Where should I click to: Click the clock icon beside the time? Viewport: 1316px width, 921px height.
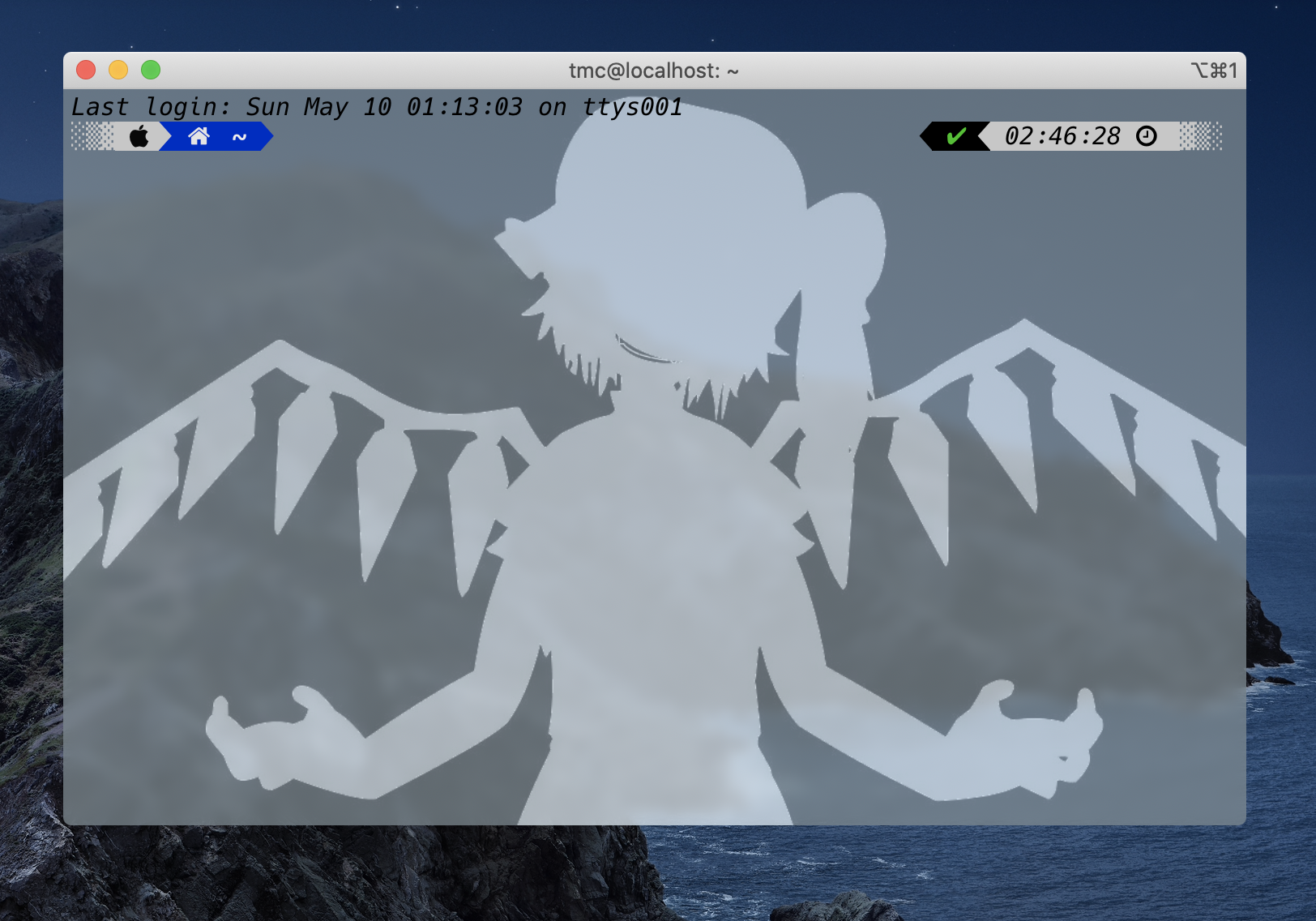(1147, 136)
